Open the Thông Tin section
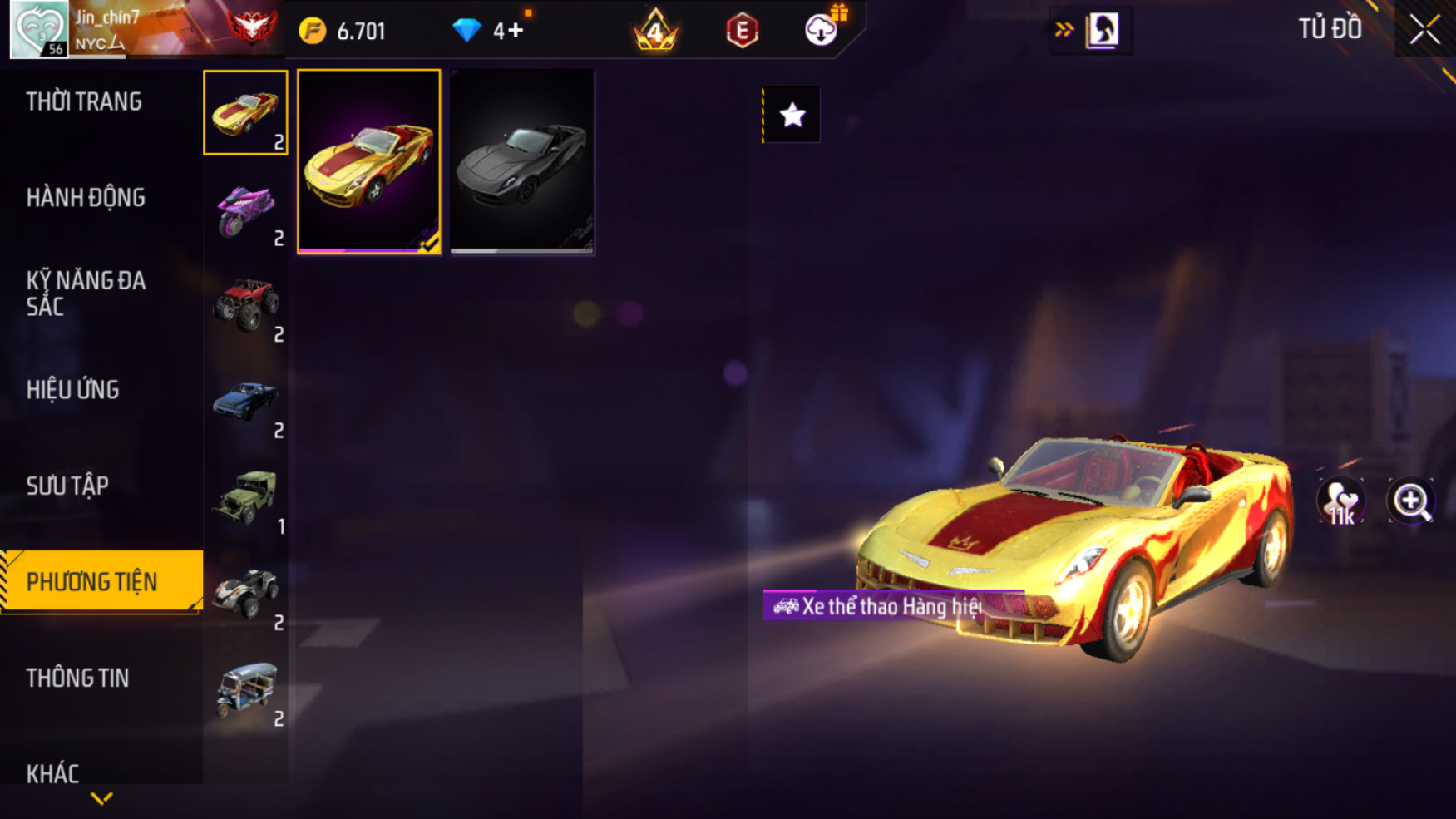The width and height of the screenshot is (1456, 819). point(78,678)
